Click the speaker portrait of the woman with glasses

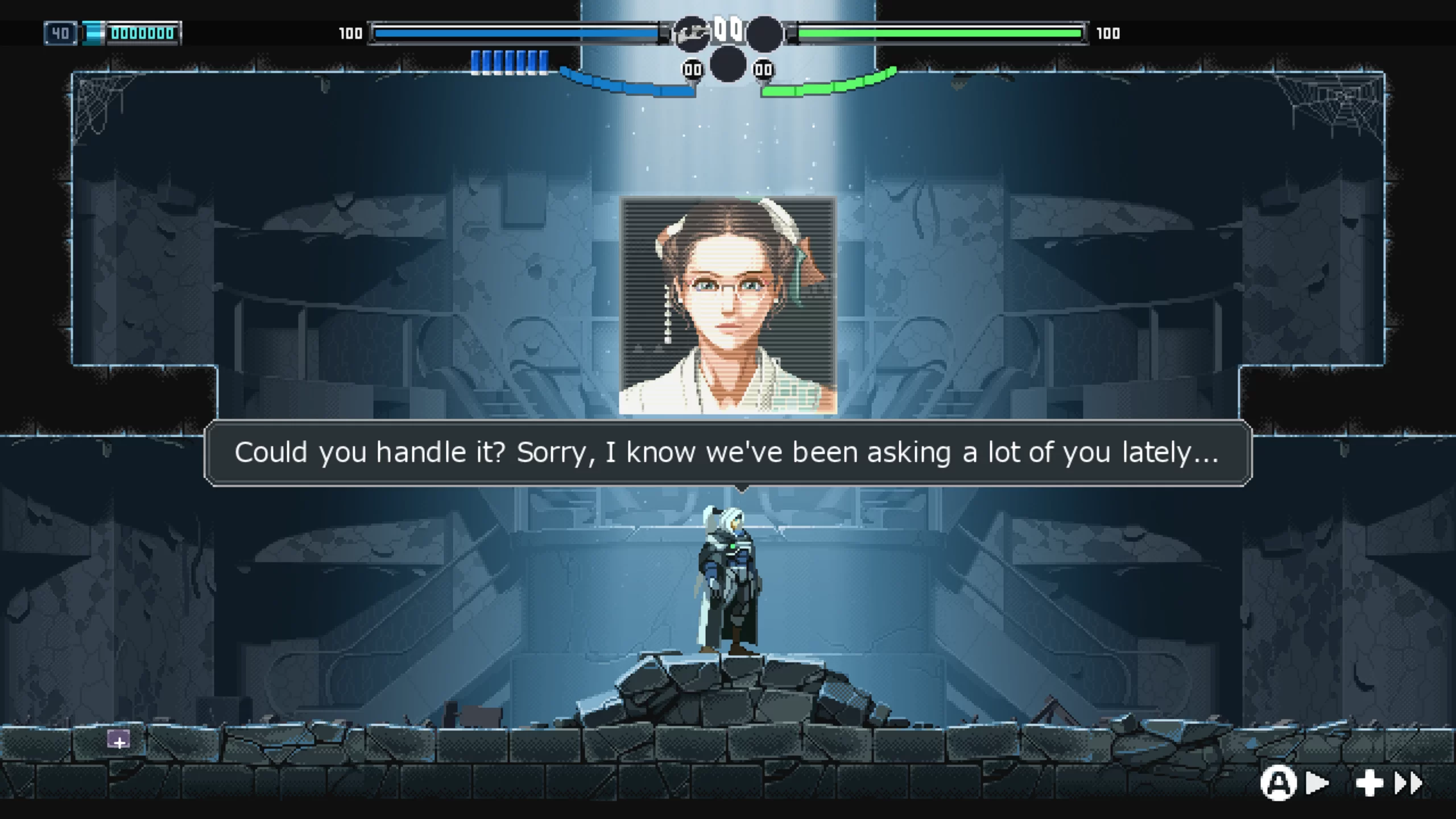(727, 305)
